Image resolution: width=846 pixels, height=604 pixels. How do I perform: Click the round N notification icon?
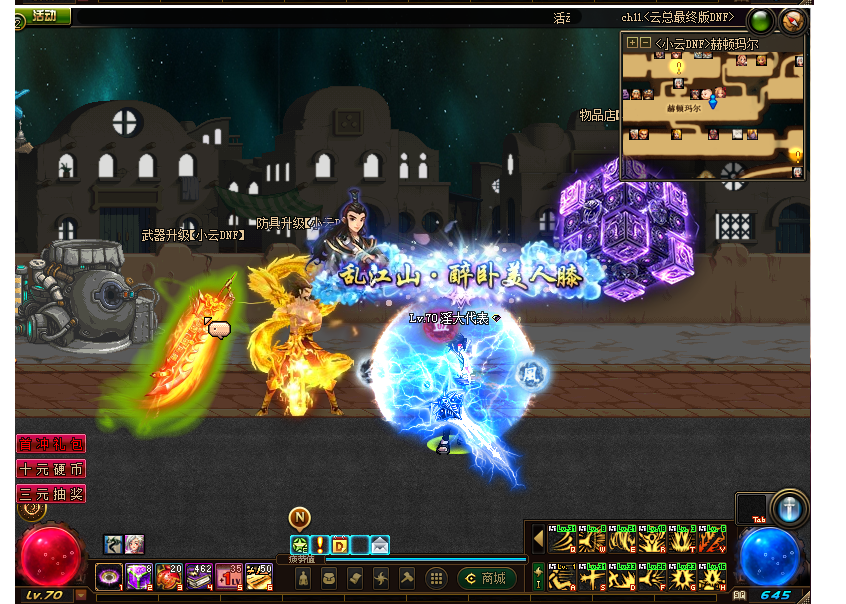[300, 517]
